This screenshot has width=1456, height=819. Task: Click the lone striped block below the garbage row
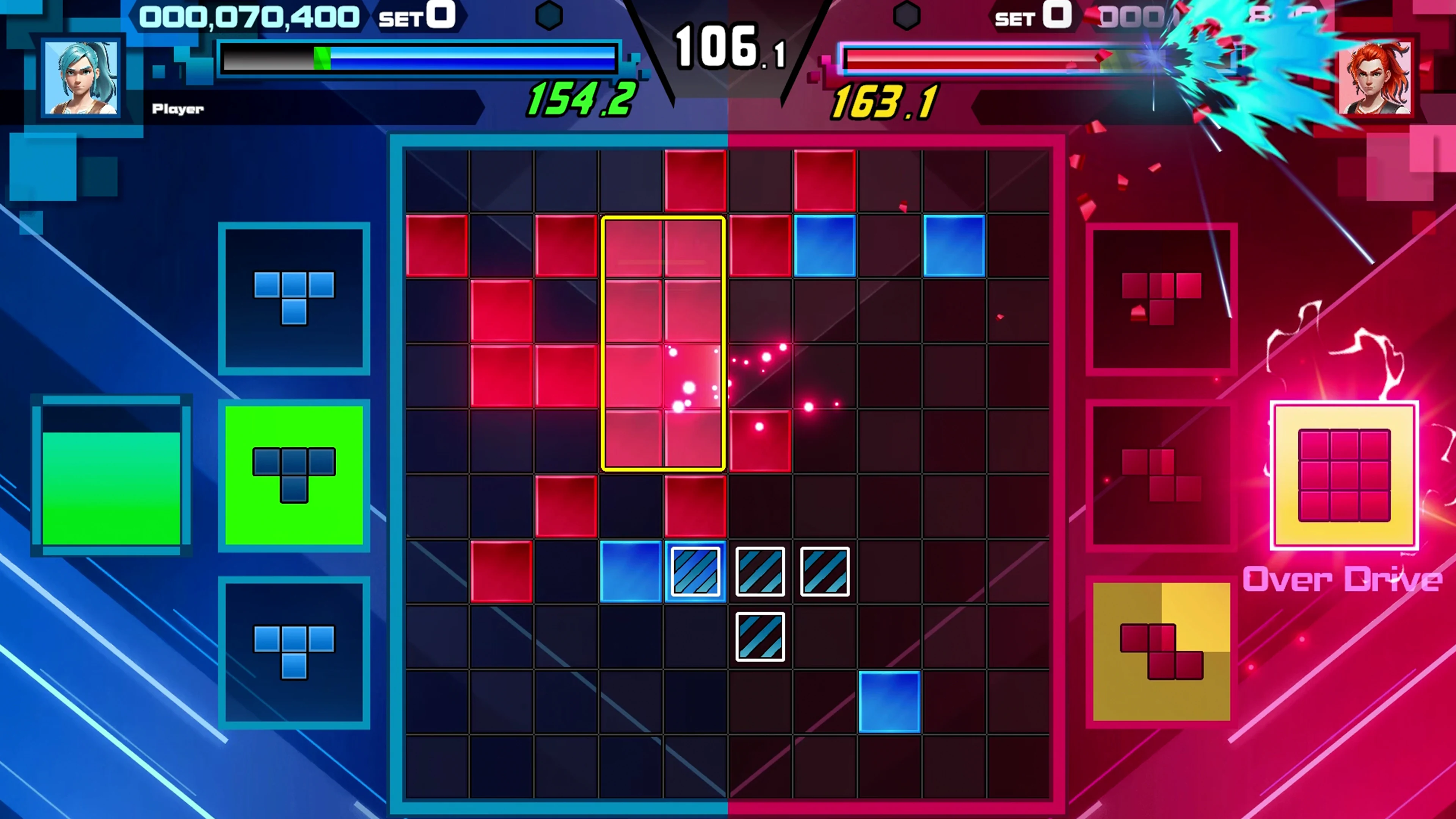pos(760,637)
